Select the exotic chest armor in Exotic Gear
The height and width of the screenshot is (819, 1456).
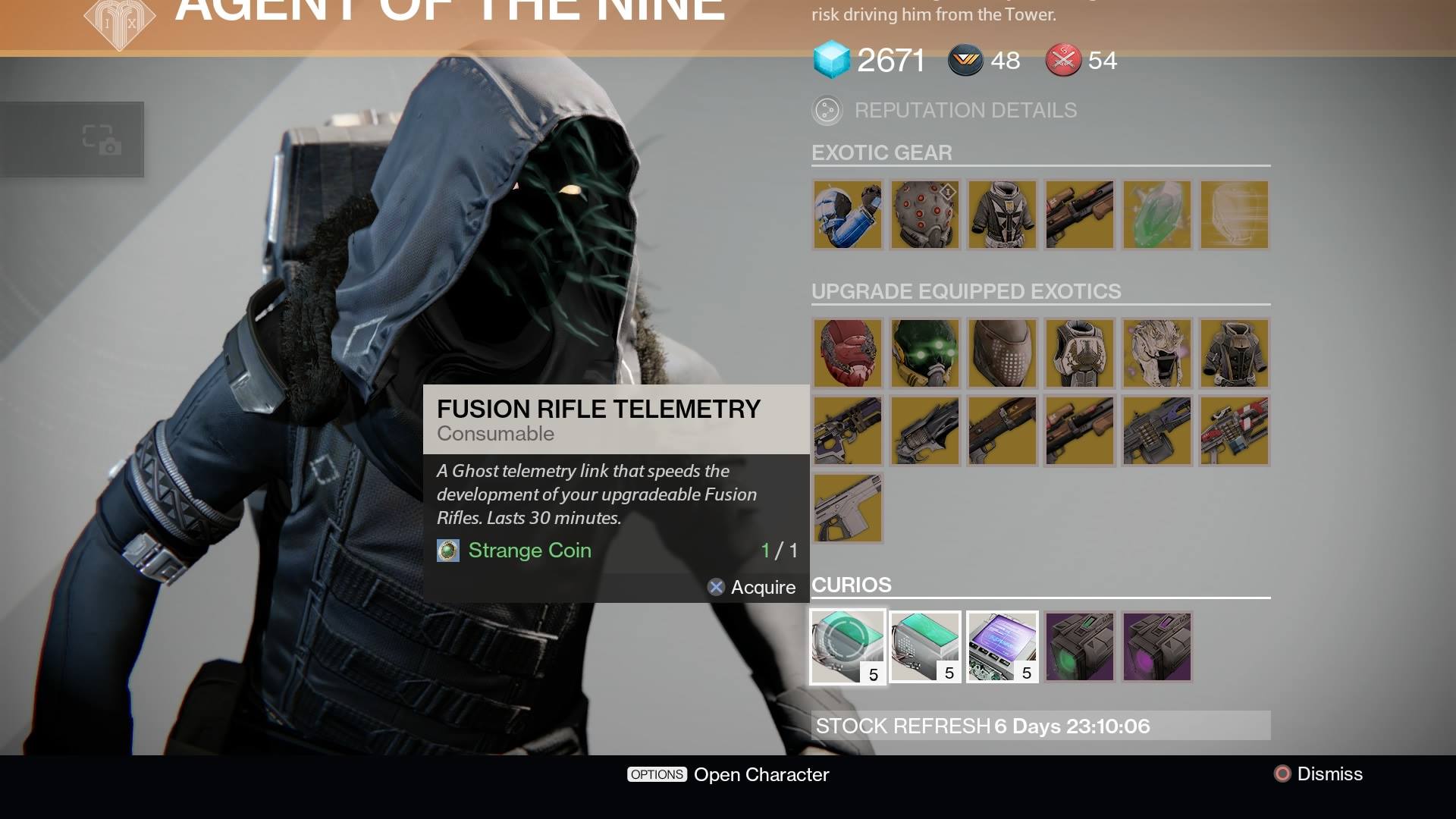[x=1002, y=215]
